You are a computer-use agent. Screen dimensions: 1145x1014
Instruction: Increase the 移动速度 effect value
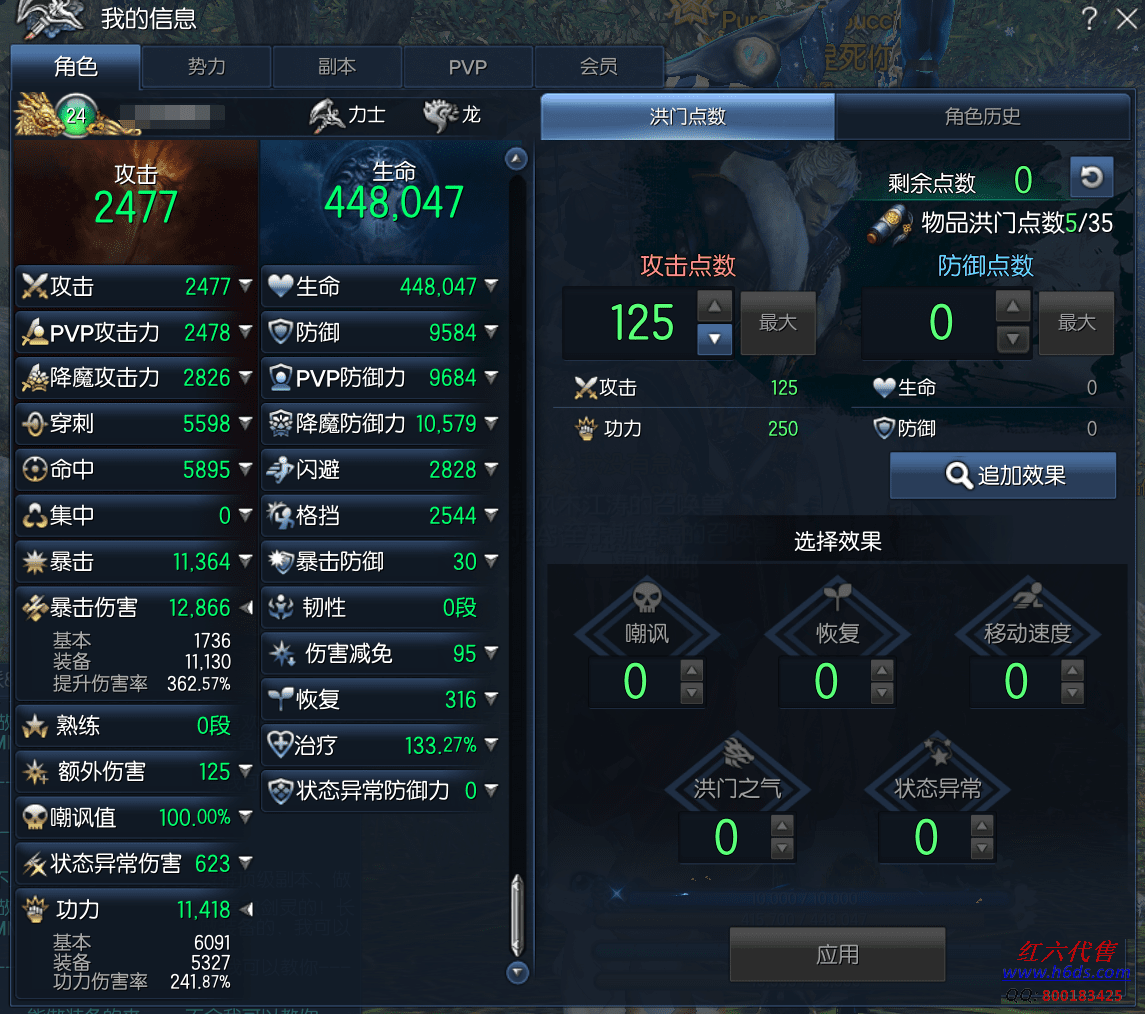click(x=1073, y=670)
